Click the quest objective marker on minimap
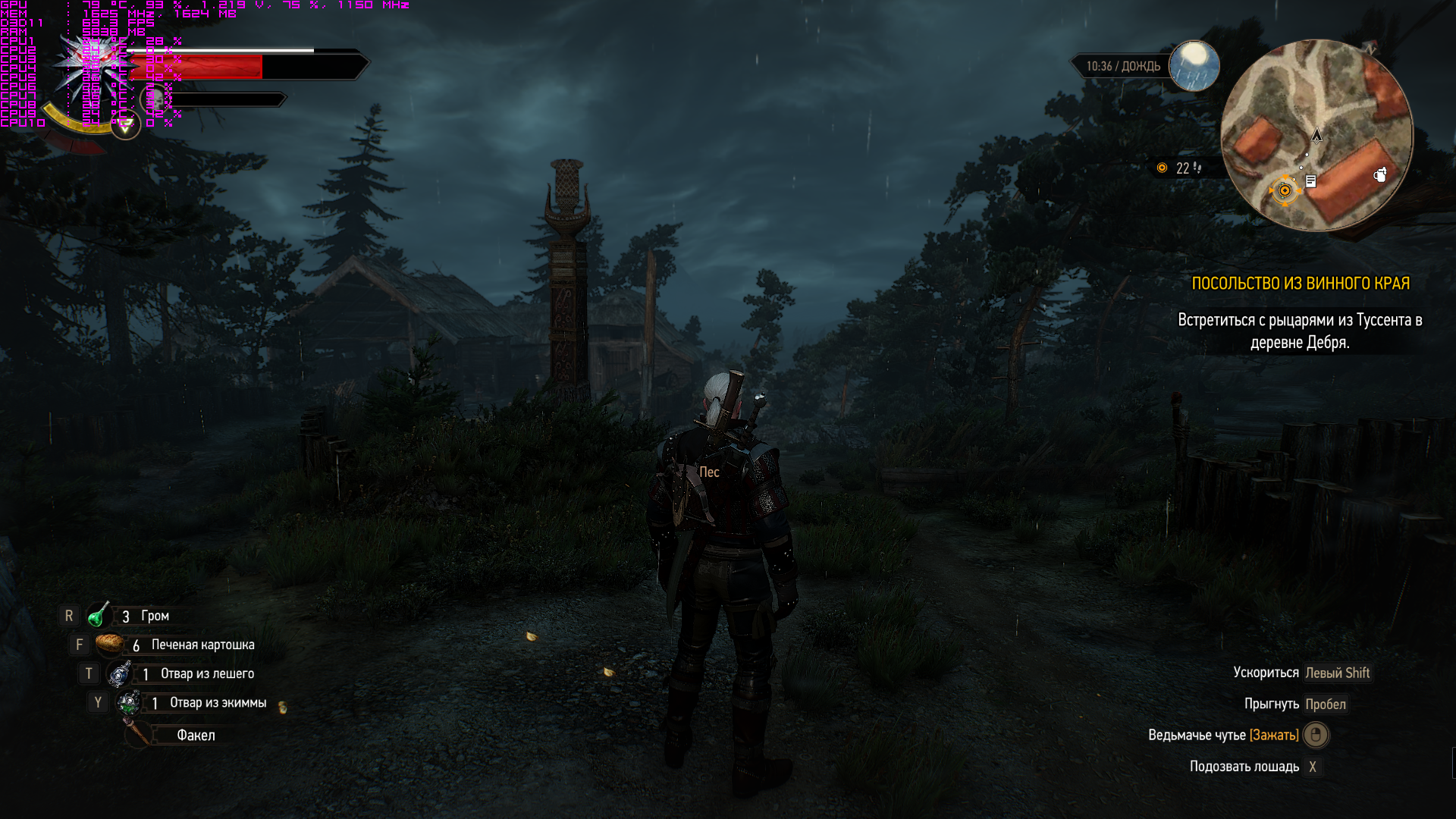Screen dimensions: 1456x819 click(1285, 190)
